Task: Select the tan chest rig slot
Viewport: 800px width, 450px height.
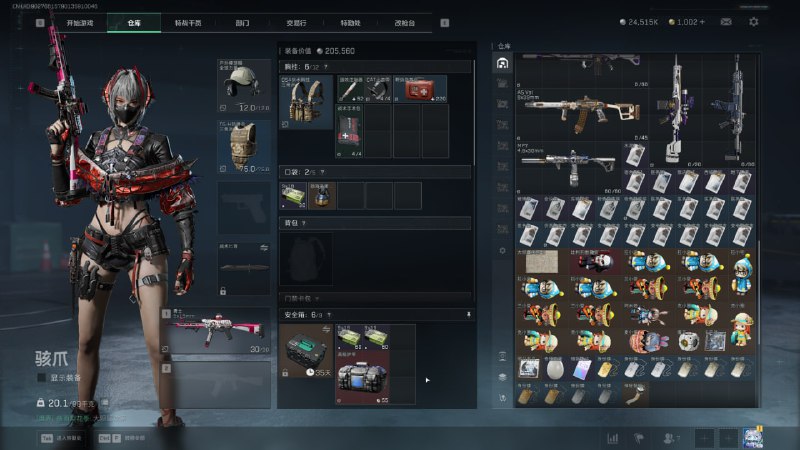Action: tap(304, 102)
